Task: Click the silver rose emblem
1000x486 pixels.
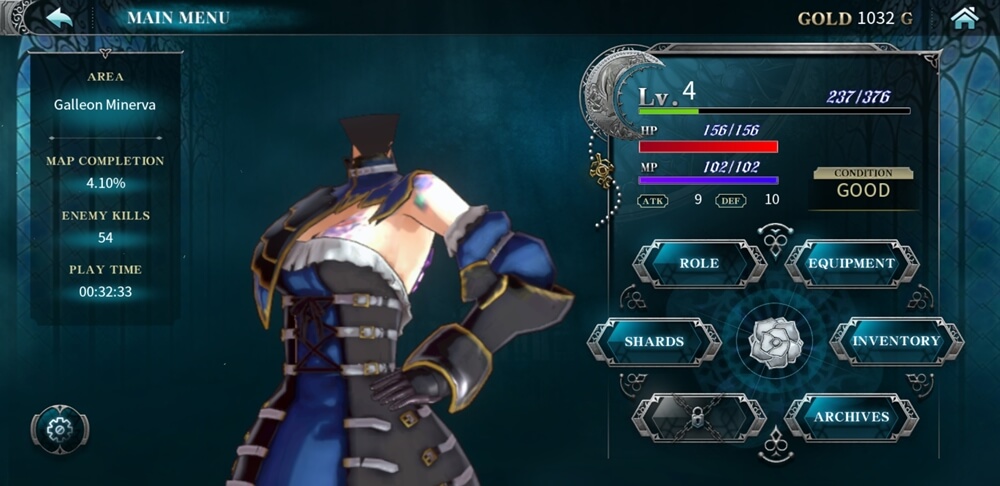Action: click(x=774, y=342)
